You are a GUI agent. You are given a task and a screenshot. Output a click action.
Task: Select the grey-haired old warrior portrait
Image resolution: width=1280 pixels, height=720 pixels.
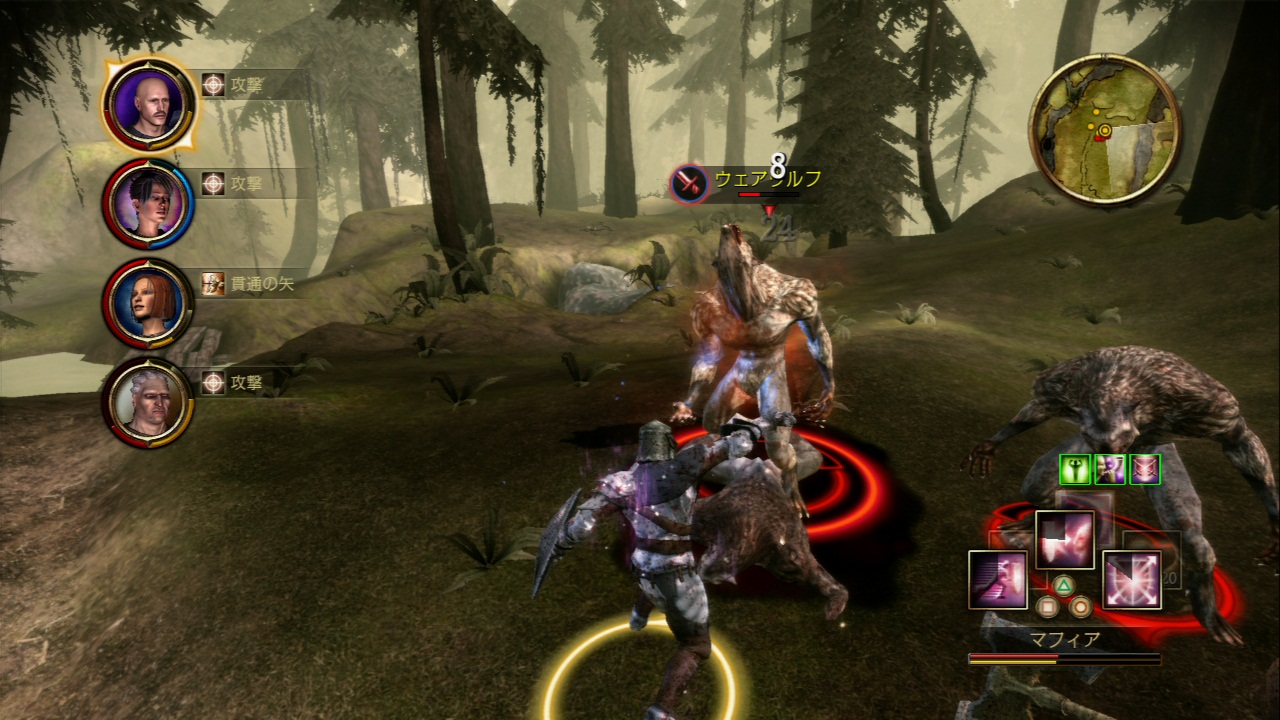pos(148,402)
